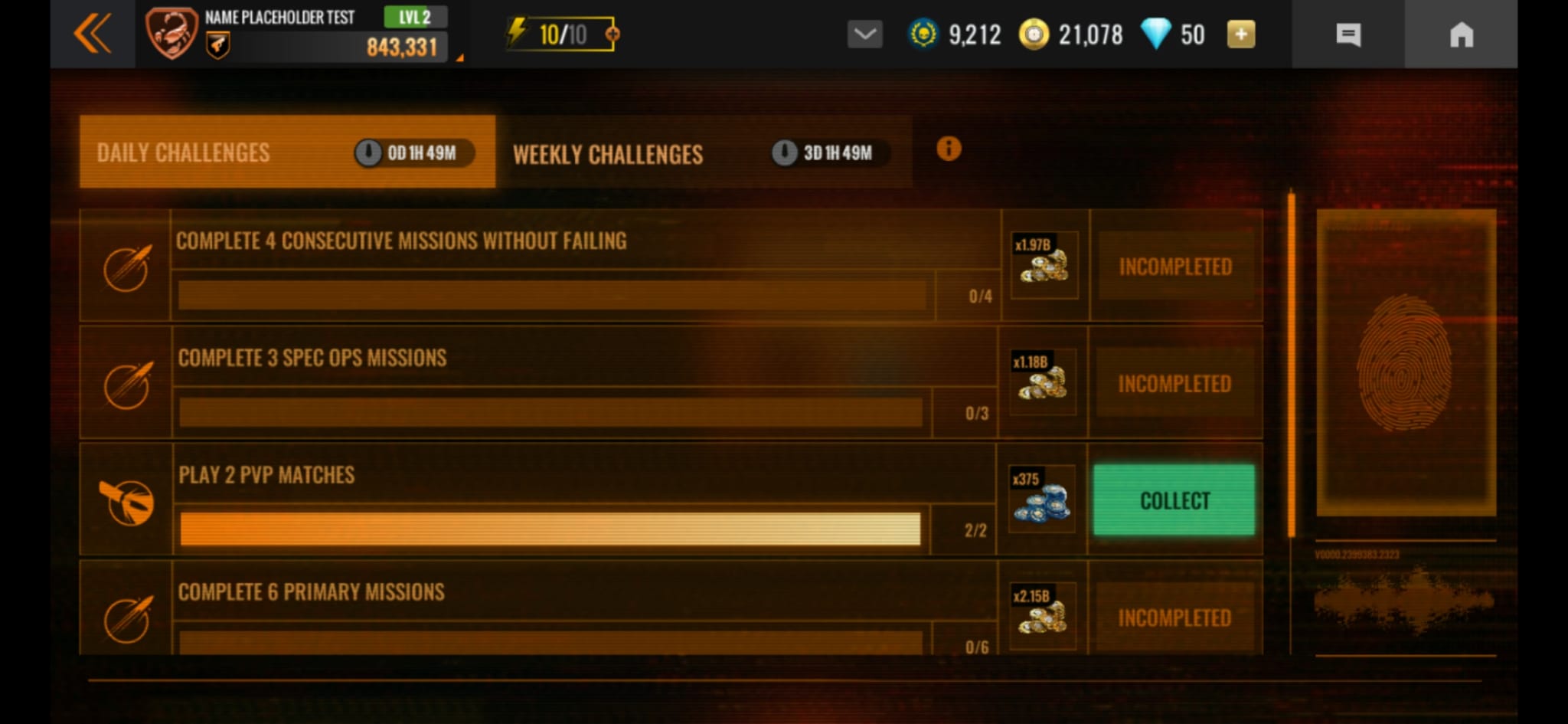
Task: Show challenges info via the orange i icon
Action: [949, 149]
